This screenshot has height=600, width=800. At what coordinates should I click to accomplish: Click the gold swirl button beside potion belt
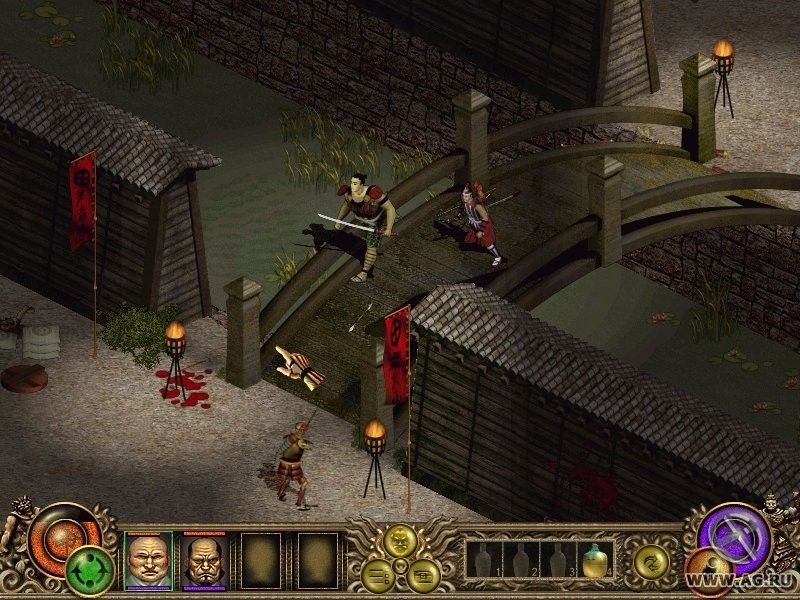(x=651, y=562)
